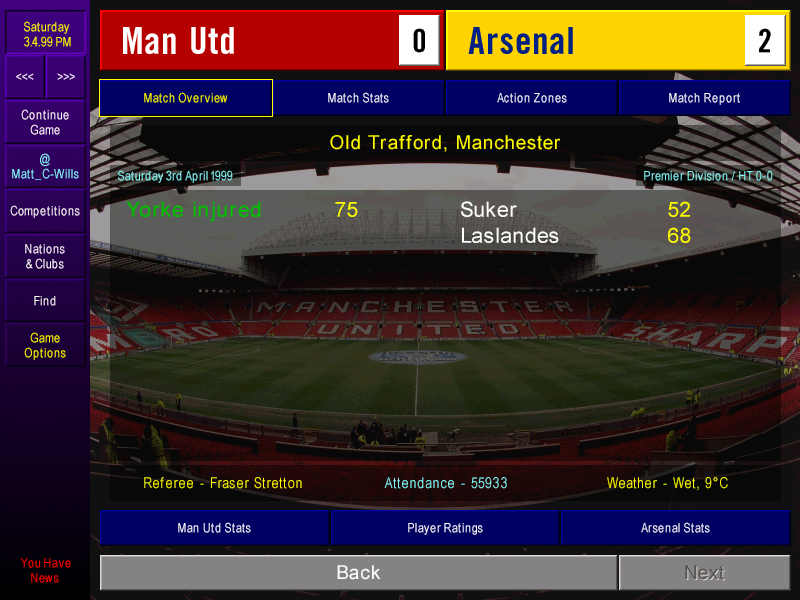Screen dimensions: 800x600
Task: Show the Match Report tab
Action: pyautogui.click(x=704, y=98)
